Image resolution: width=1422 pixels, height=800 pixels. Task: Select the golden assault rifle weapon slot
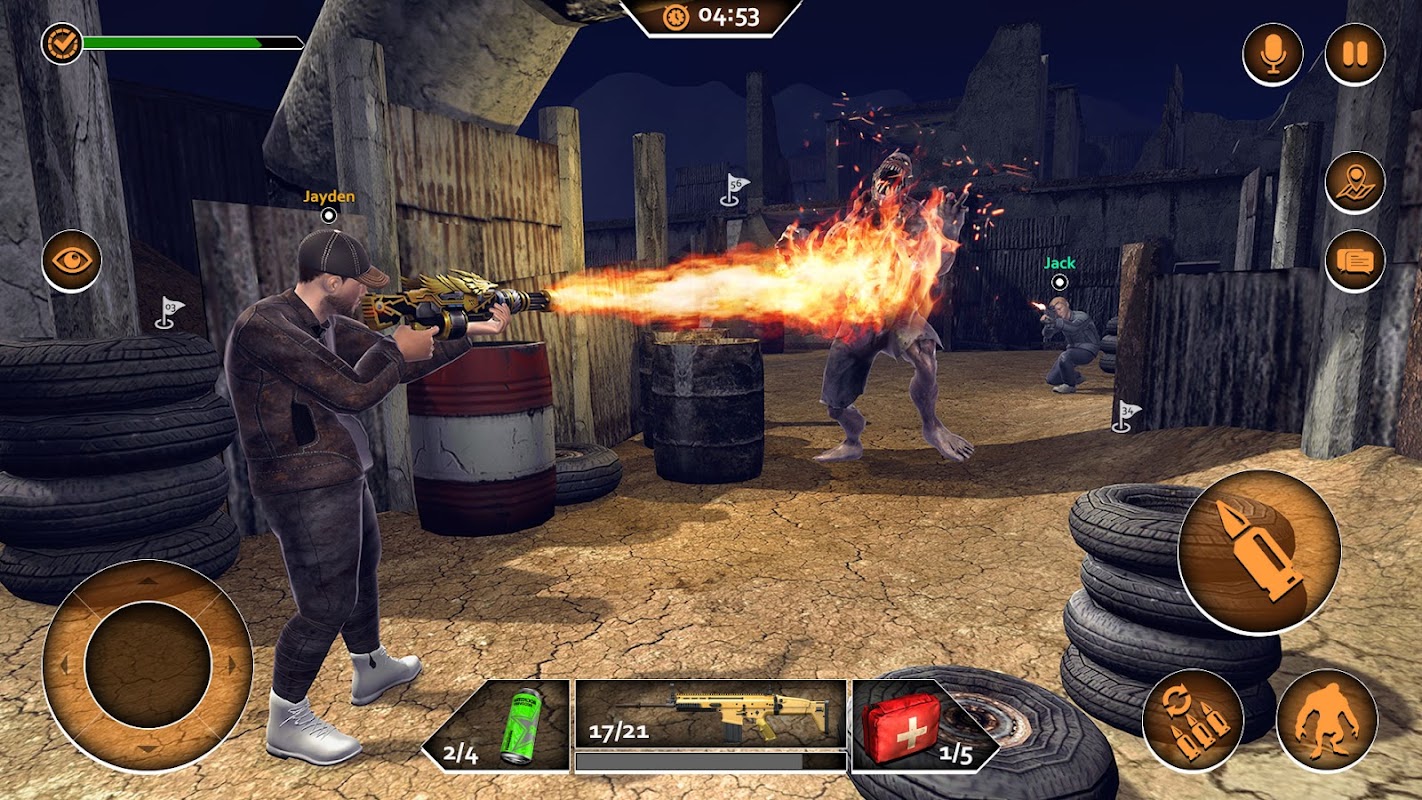coord(711,716)
